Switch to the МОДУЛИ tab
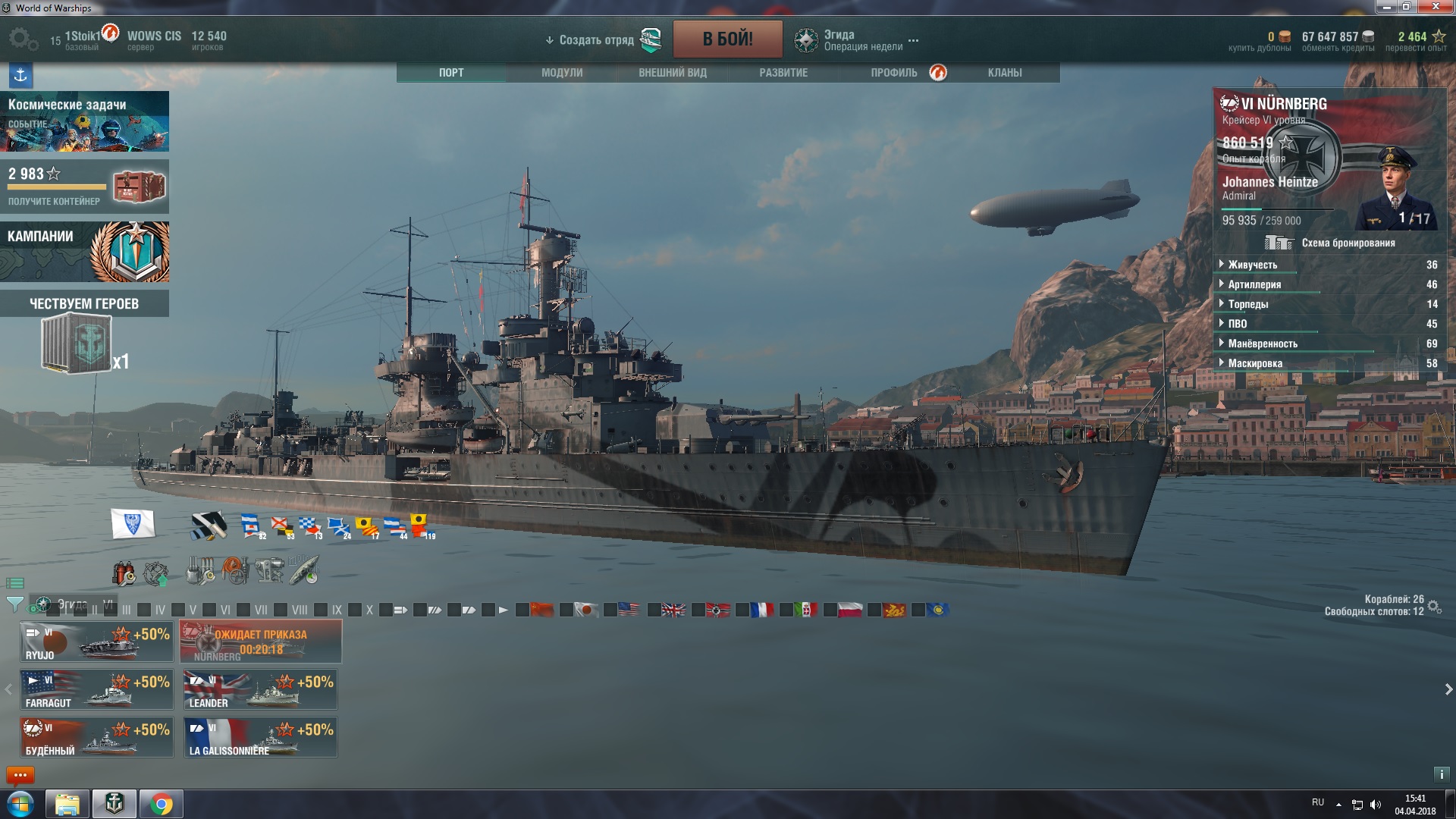The width and height of the screenshot is (1456, 819). click(x=562, y=73)
